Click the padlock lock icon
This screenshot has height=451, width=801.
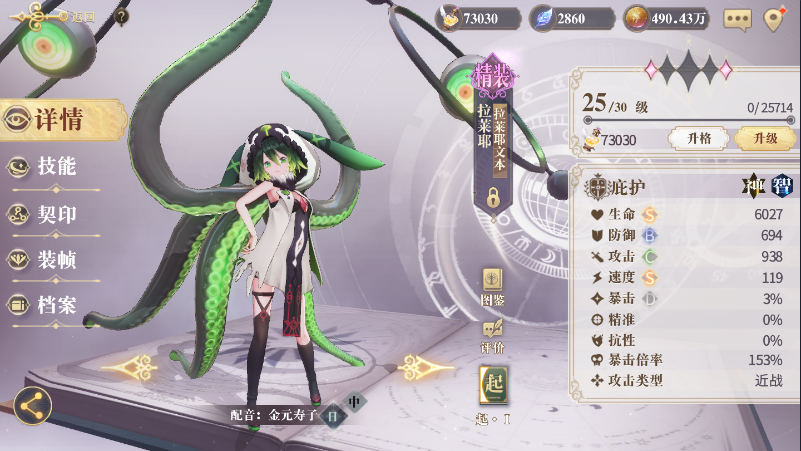coord(493,197)
